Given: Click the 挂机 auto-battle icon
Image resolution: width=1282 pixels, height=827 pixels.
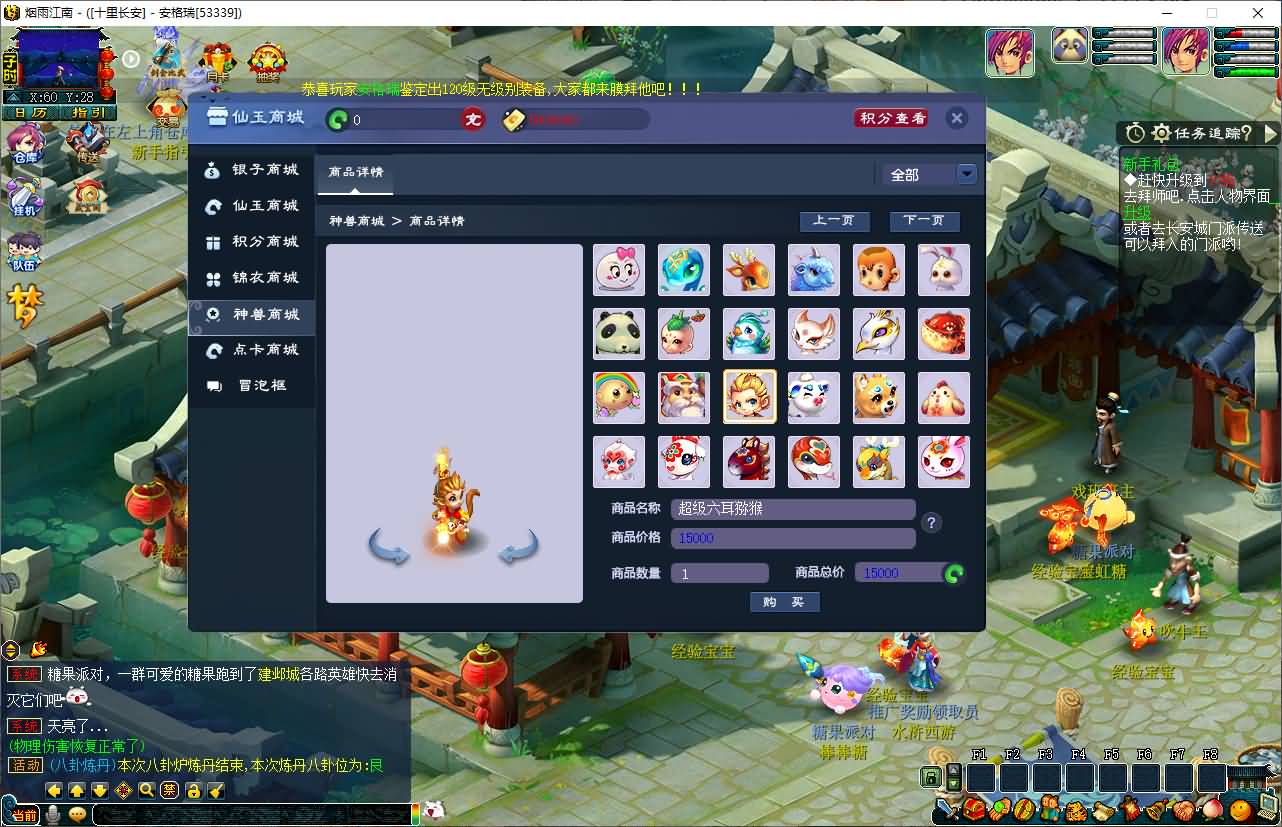Looking at the screenshot, I should [23, 197].
